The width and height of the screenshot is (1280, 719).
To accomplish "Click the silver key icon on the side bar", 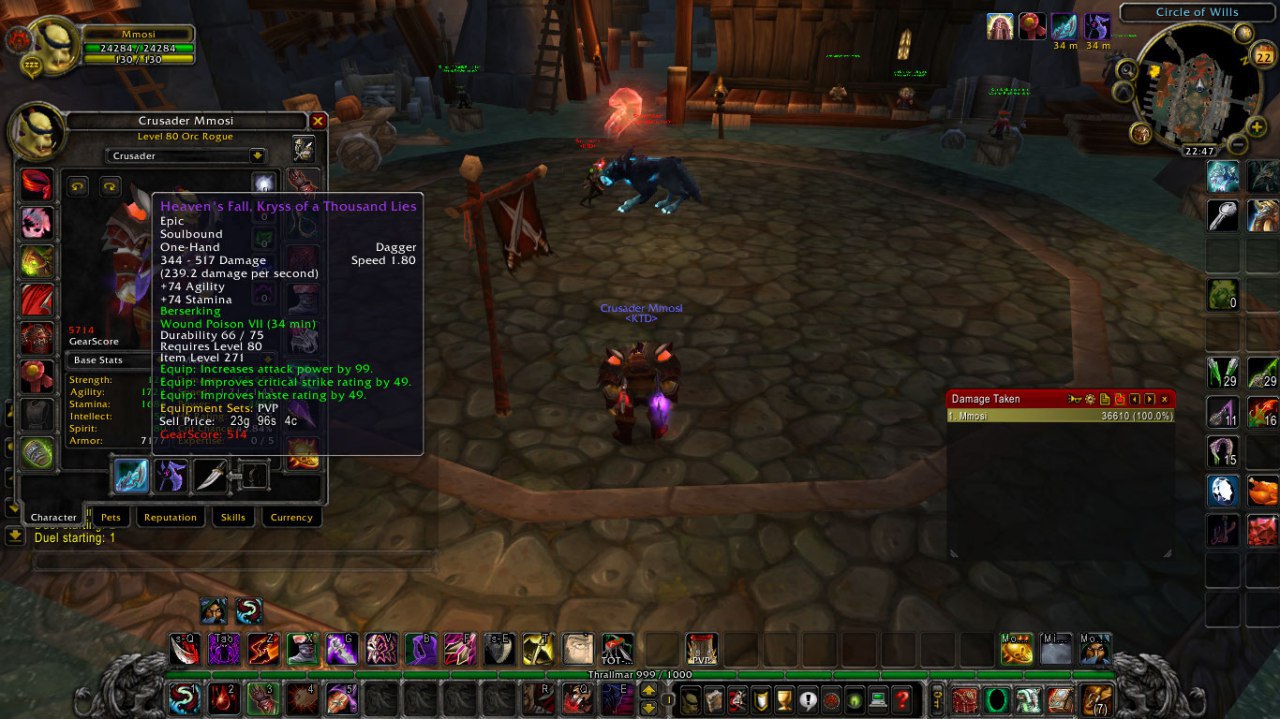I will pyautogui.click(x=1223, y=215).
